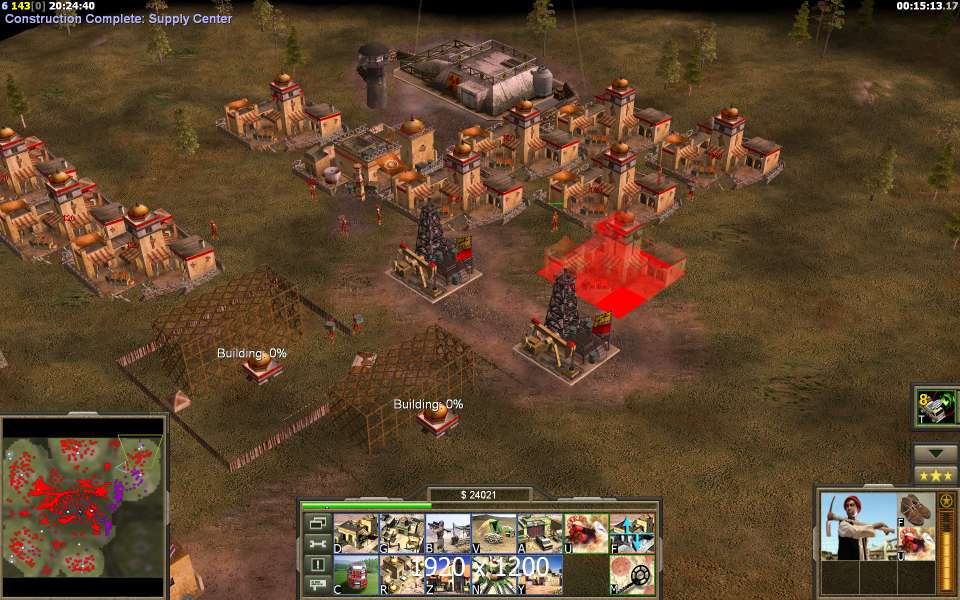Choose the building icon labeled R
The height and width of the screenshot is (600, 960).
(x=400, y=574)
